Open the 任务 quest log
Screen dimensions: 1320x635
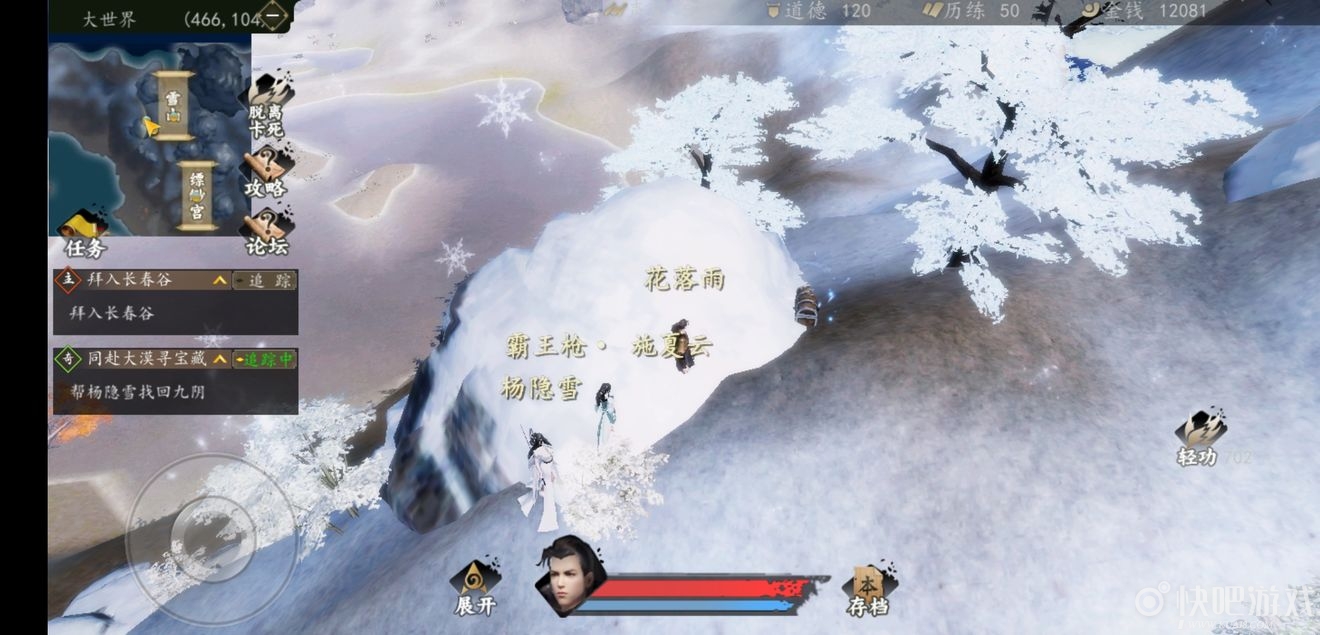point(84,236)
